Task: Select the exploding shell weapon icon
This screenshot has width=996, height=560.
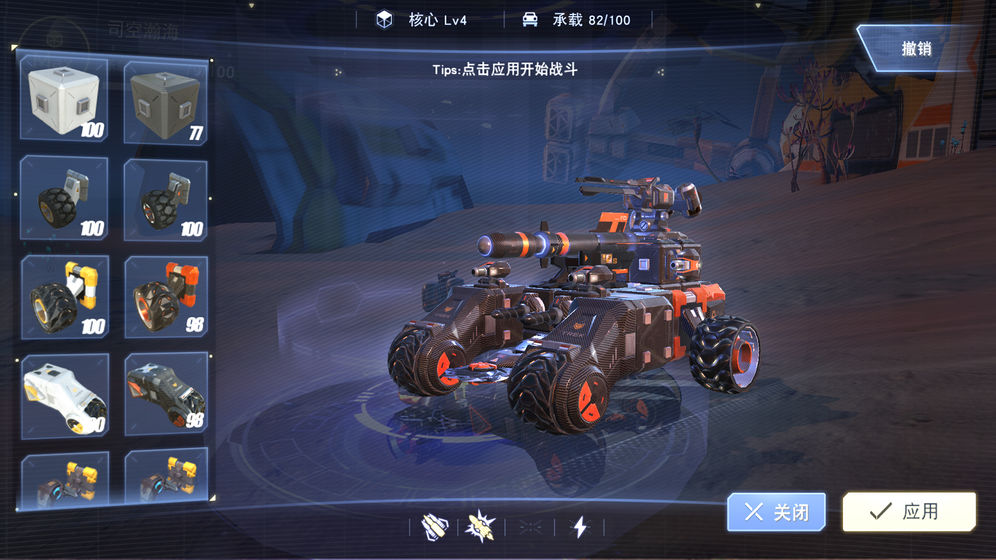Action: (x=481, y=526)
